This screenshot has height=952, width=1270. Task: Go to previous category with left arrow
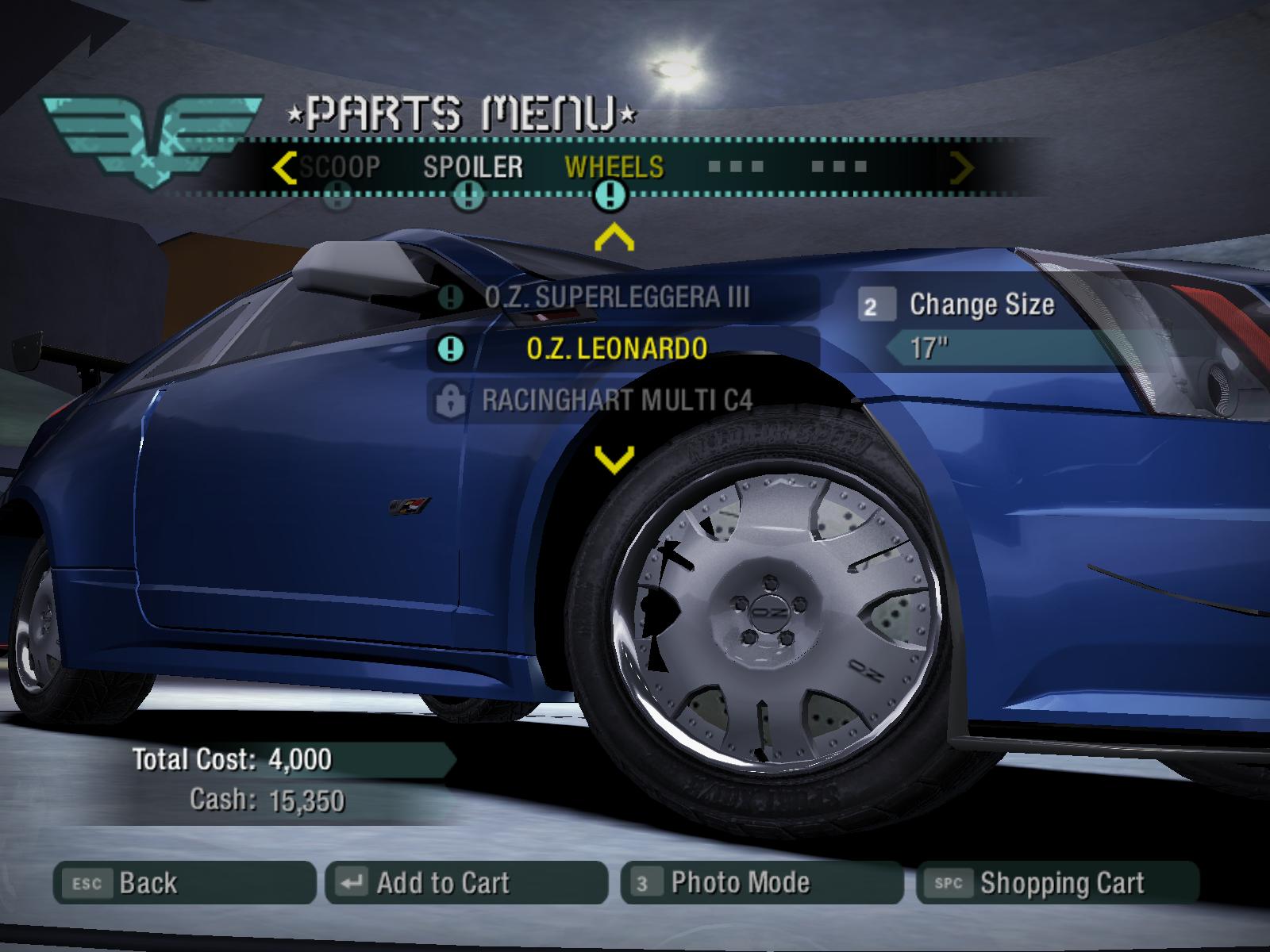[283, 167]
